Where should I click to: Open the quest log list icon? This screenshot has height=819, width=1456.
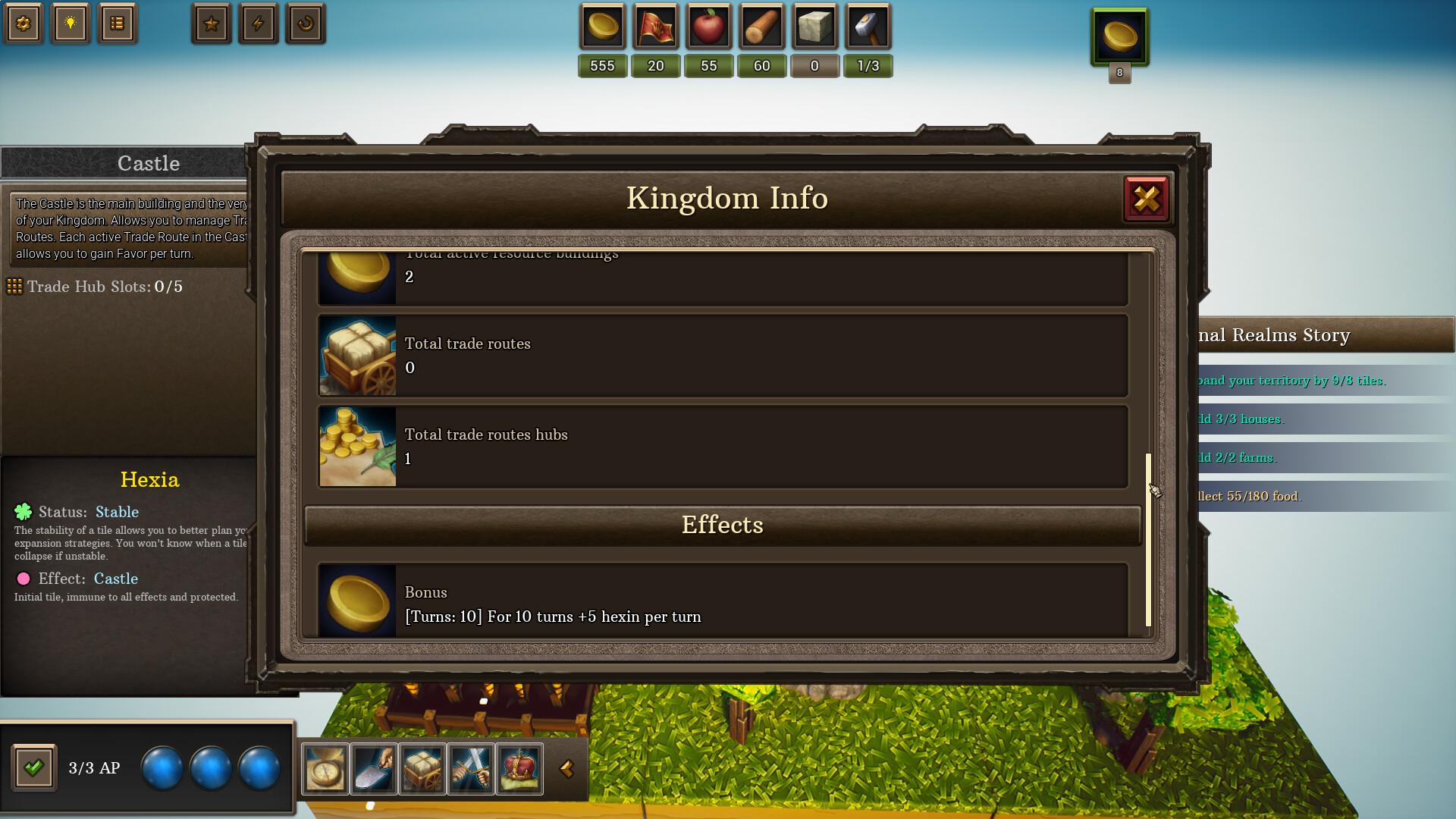[x=118, y=24]
